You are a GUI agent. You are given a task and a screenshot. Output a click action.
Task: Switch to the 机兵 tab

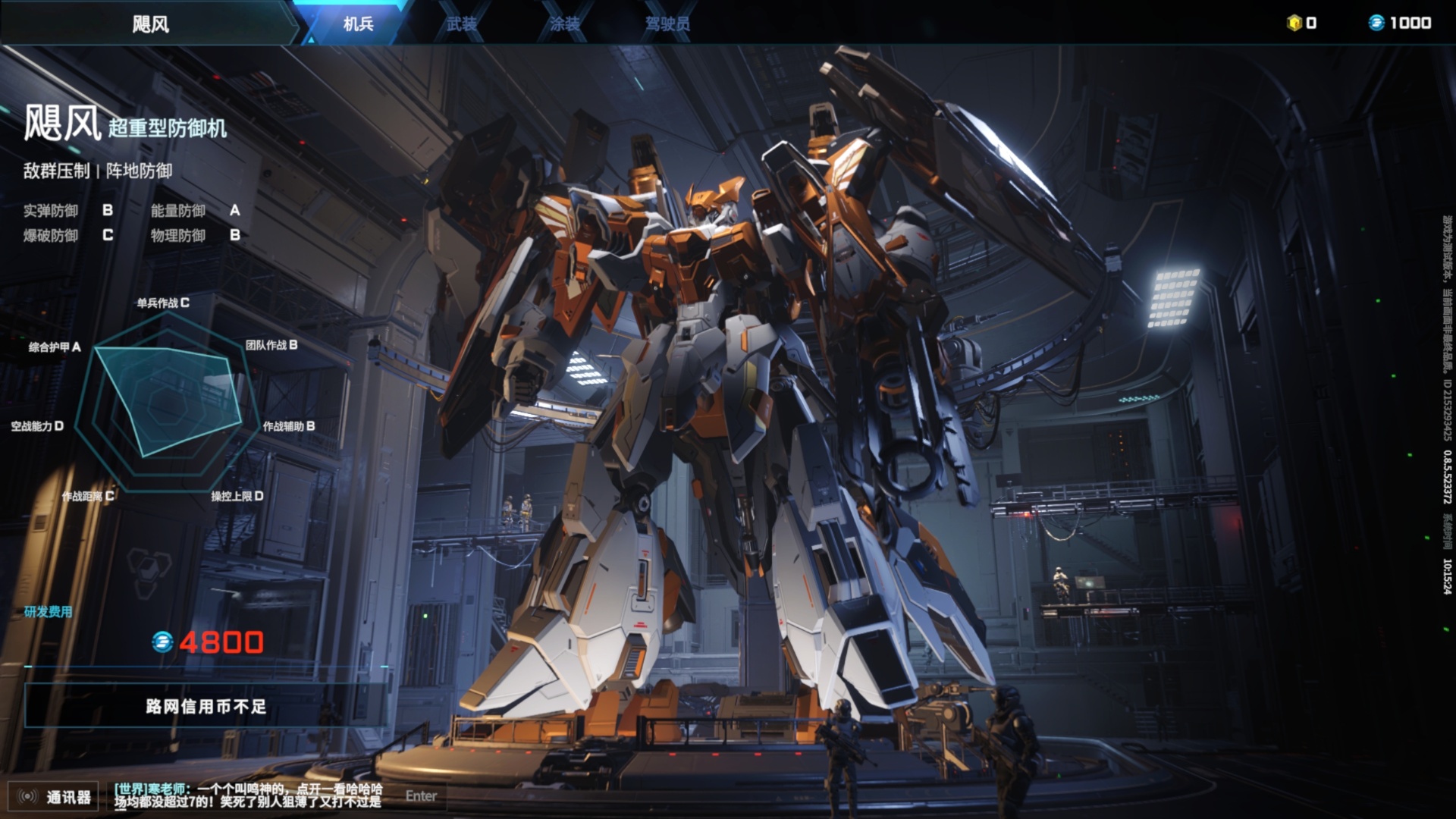tap(358, 24)
